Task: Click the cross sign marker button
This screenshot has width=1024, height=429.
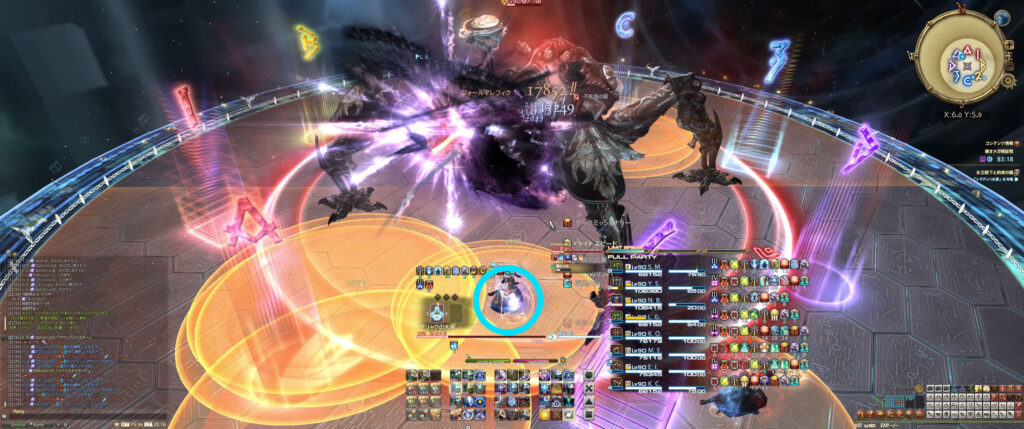Action: tap(589, 388)
